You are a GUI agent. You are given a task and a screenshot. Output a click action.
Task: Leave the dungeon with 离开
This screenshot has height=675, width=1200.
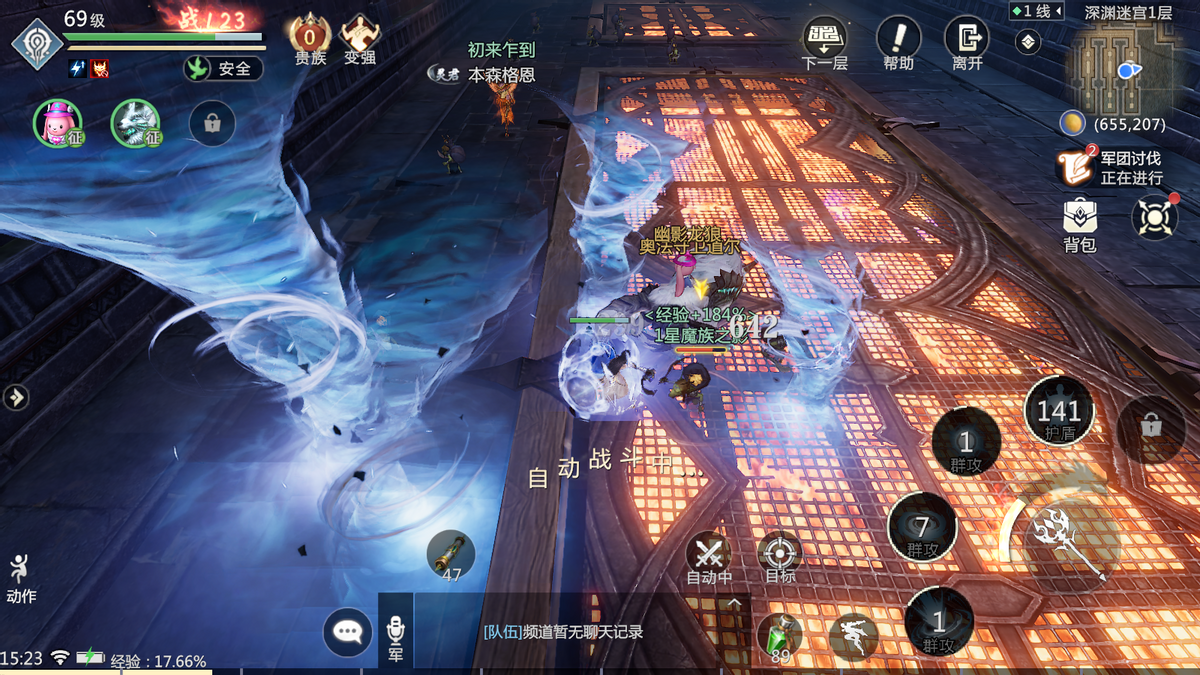(x=967, y=42)
